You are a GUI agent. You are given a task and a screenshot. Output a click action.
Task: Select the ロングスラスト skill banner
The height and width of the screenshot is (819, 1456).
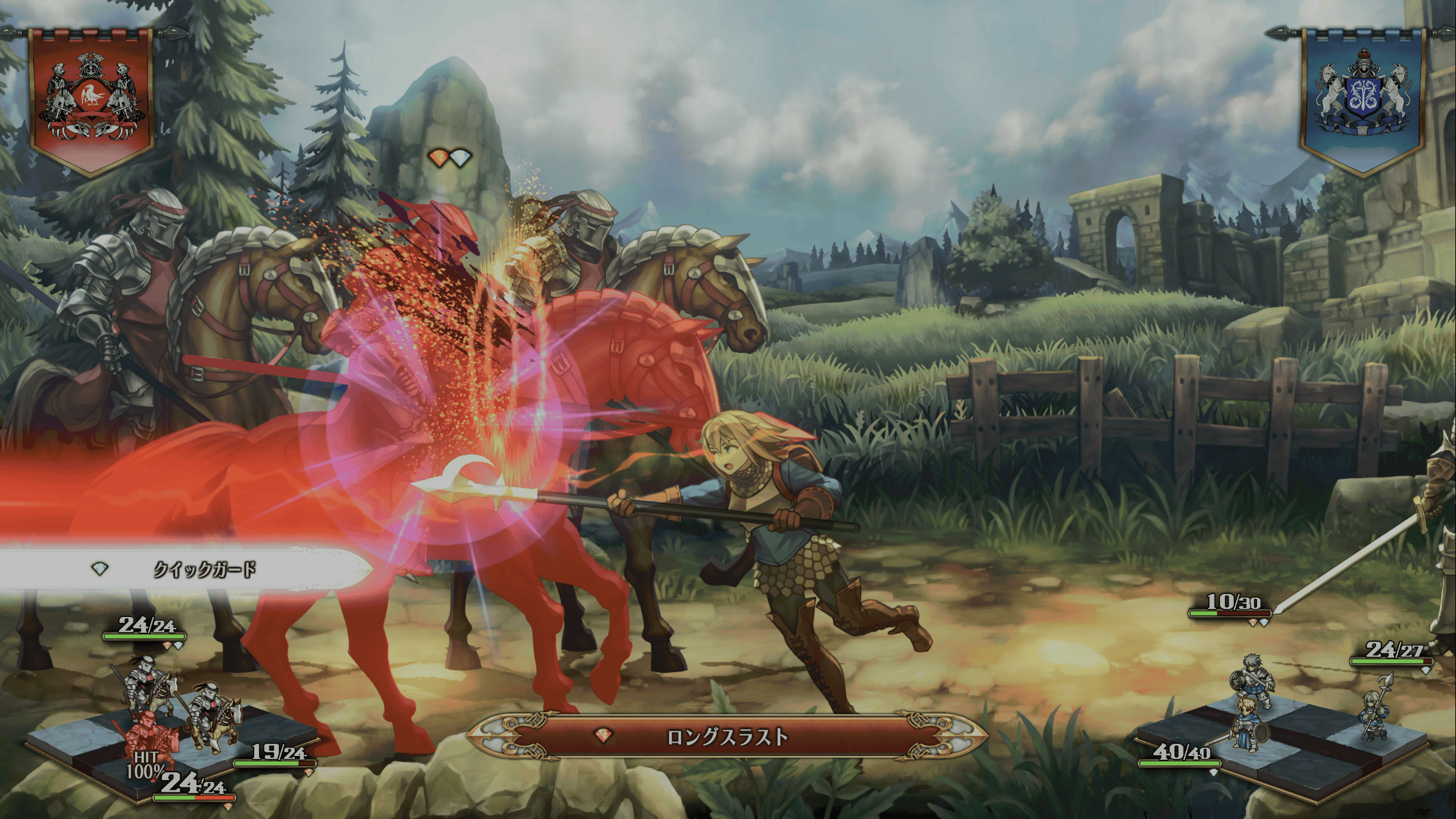click(x=727, y=737)
